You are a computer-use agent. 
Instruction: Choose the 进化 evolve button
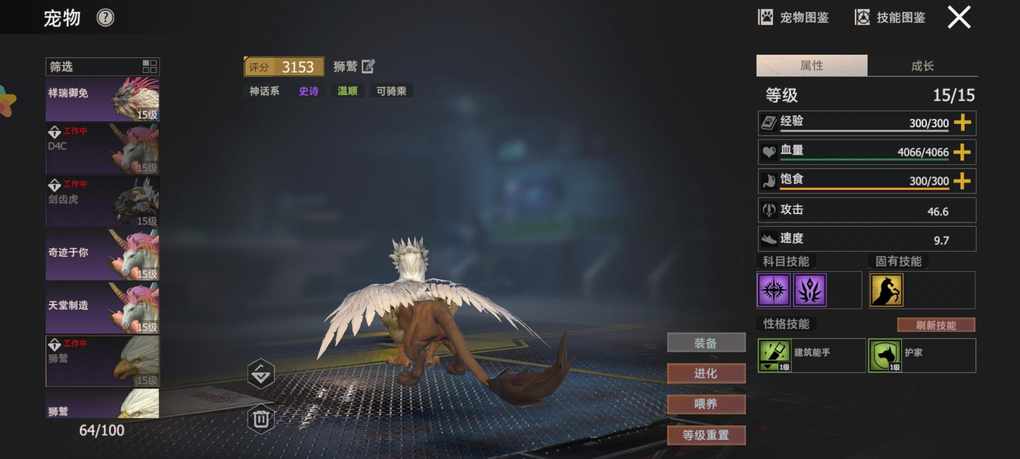(706, 373)
